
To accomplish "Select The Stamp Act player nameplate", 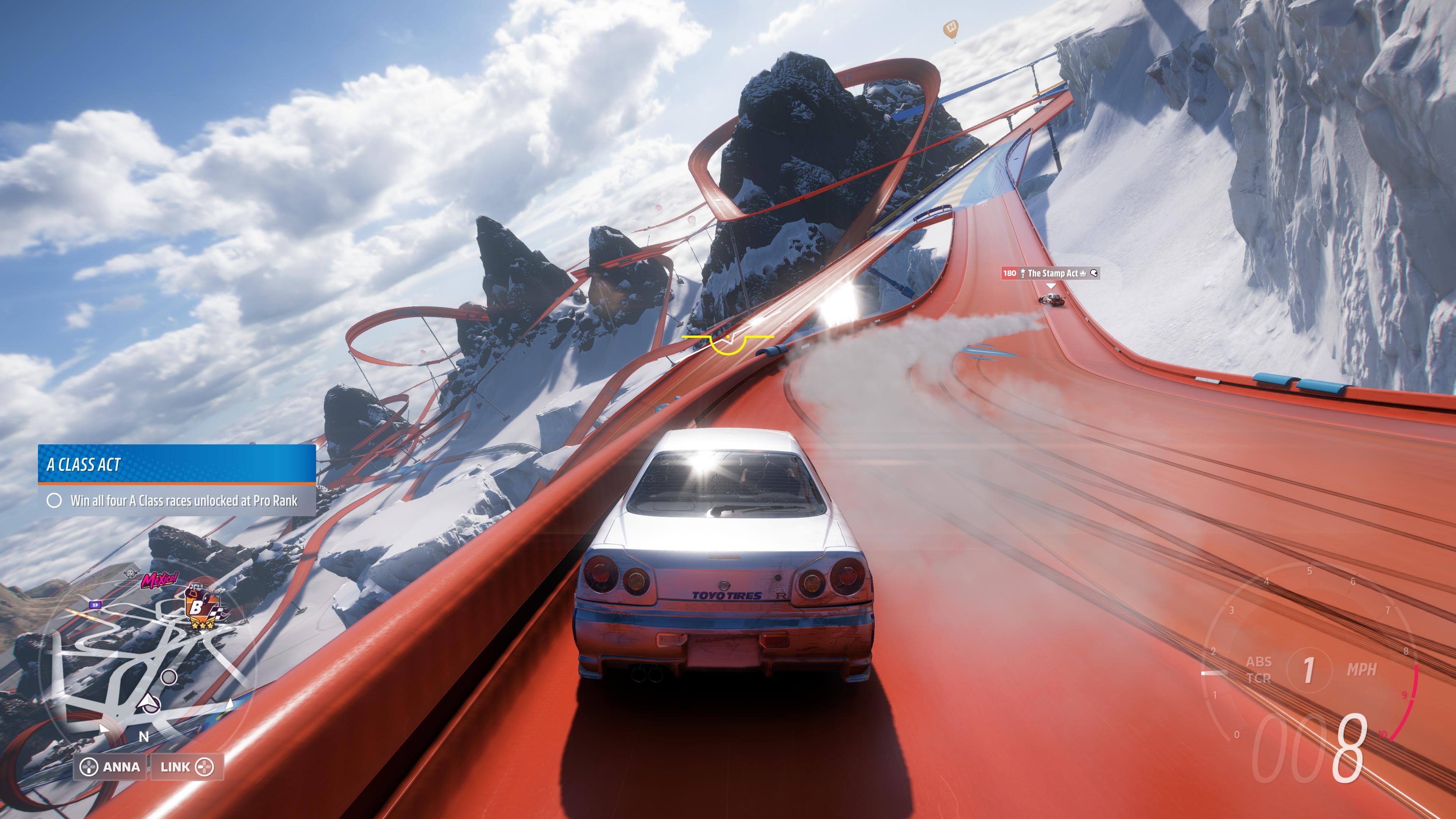I will 1050,273.
